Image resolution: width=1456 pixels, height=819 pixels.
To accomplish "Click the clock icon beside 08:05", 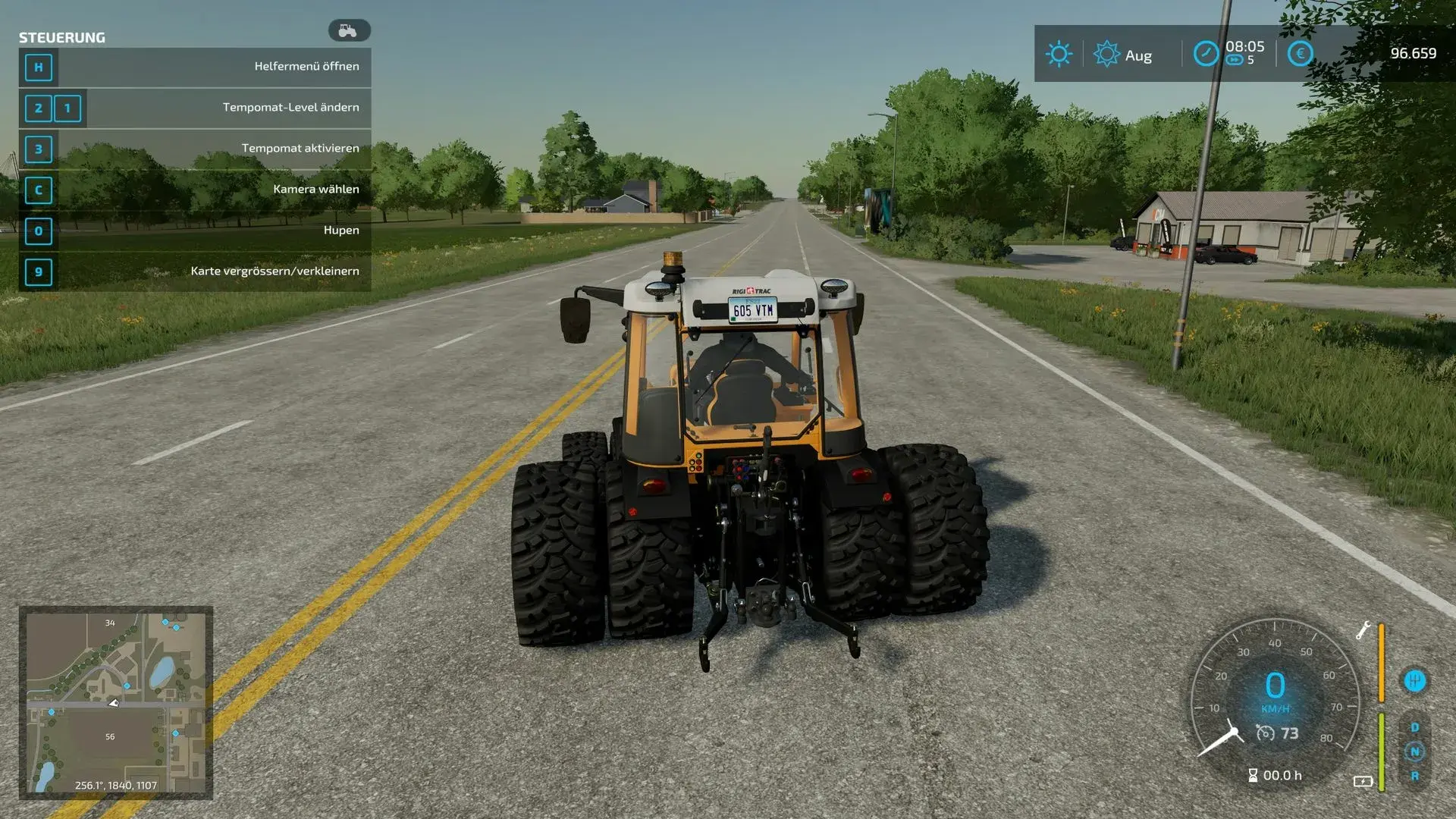I will 1206,54.
